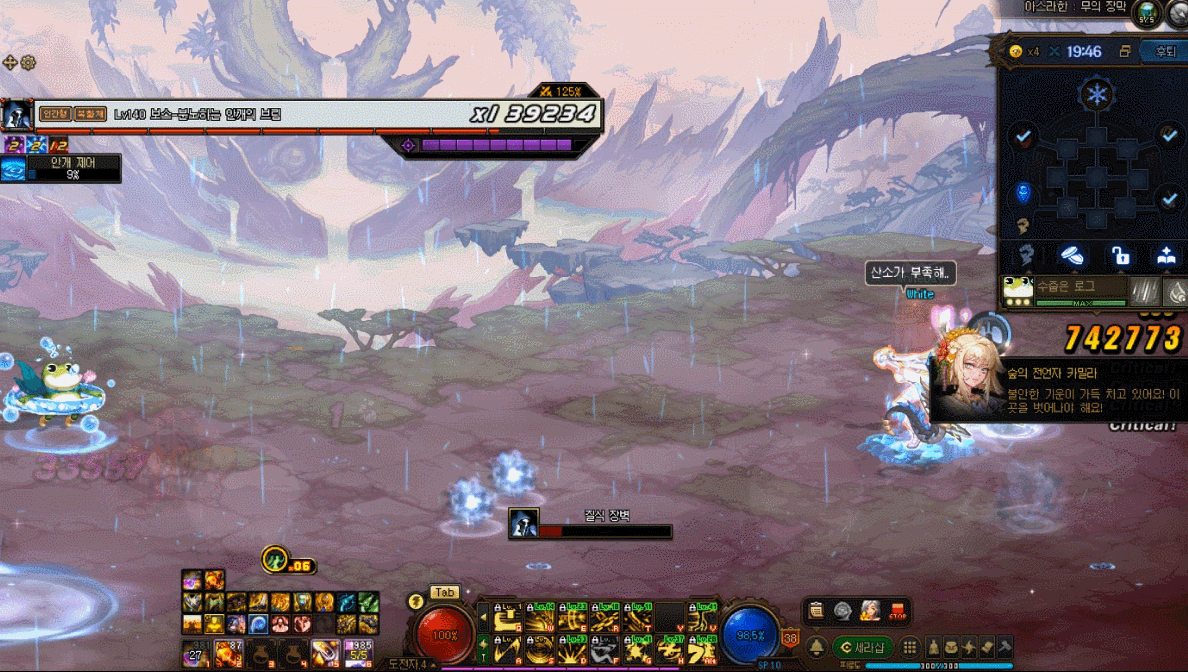The image size is (1188, 672).
Task: Click the notification bell icon
Action: pyautogui.click(x=816, y=647)
